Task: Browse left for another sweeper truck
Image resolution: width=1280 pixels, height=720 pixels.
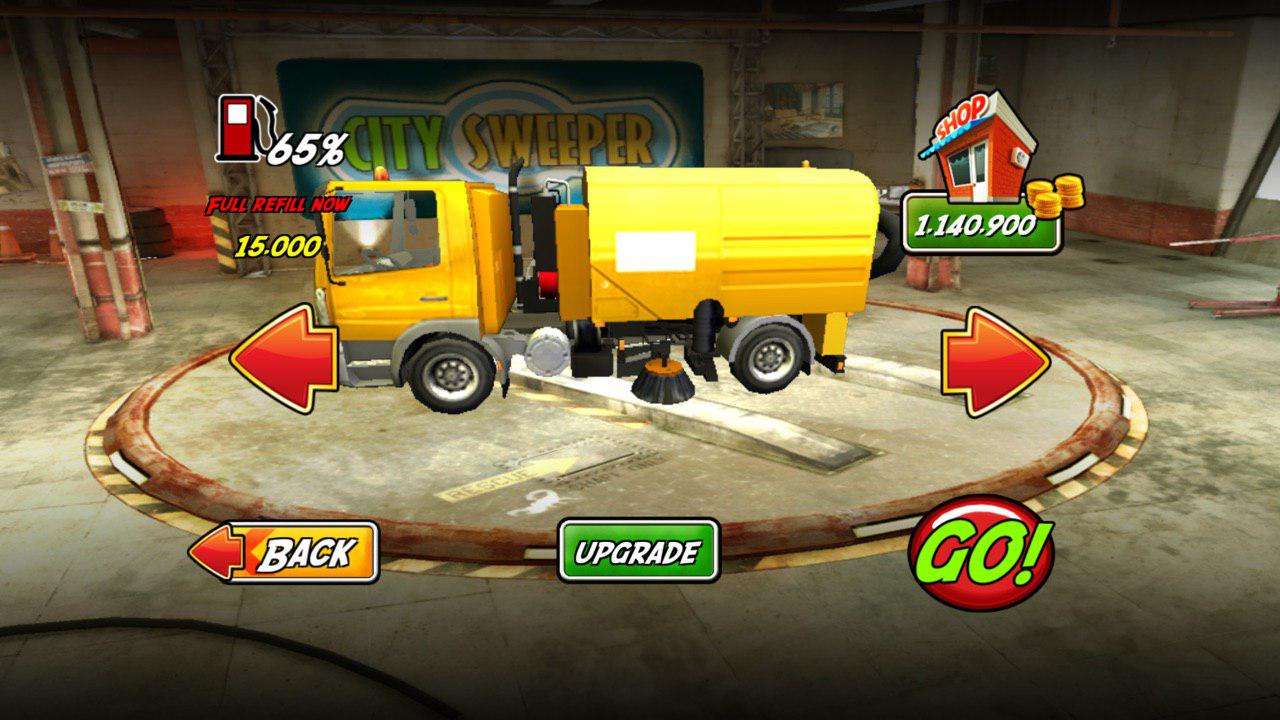Action: (283, 360)
